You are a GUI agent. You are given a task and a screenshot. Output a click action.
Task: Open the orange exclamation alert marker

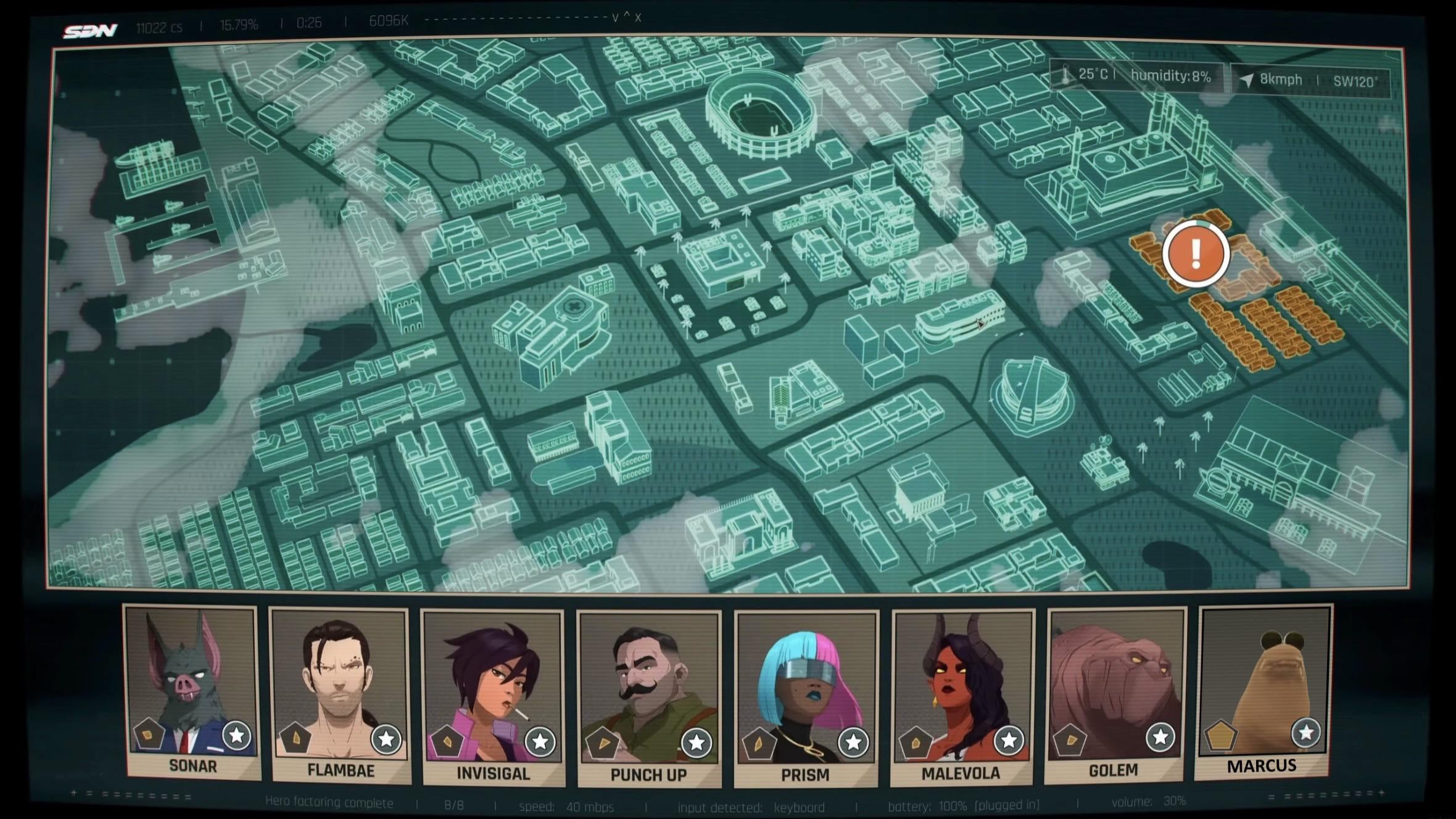tap(1196, 253)
